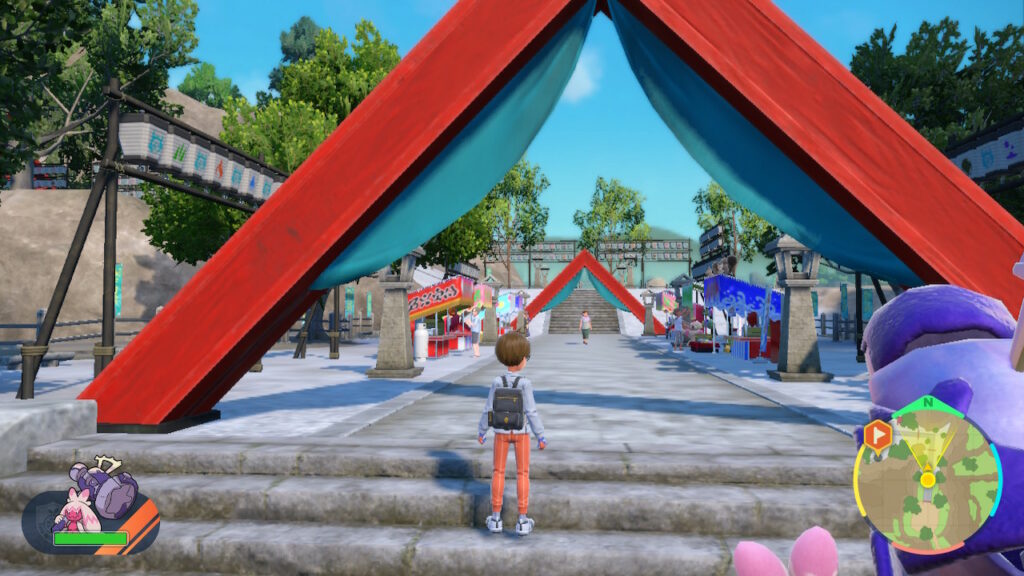Image resolution: width=1024 pixels, height=576 pixels.
Task: Click the green N compass indicator
Action: point(927,404)
